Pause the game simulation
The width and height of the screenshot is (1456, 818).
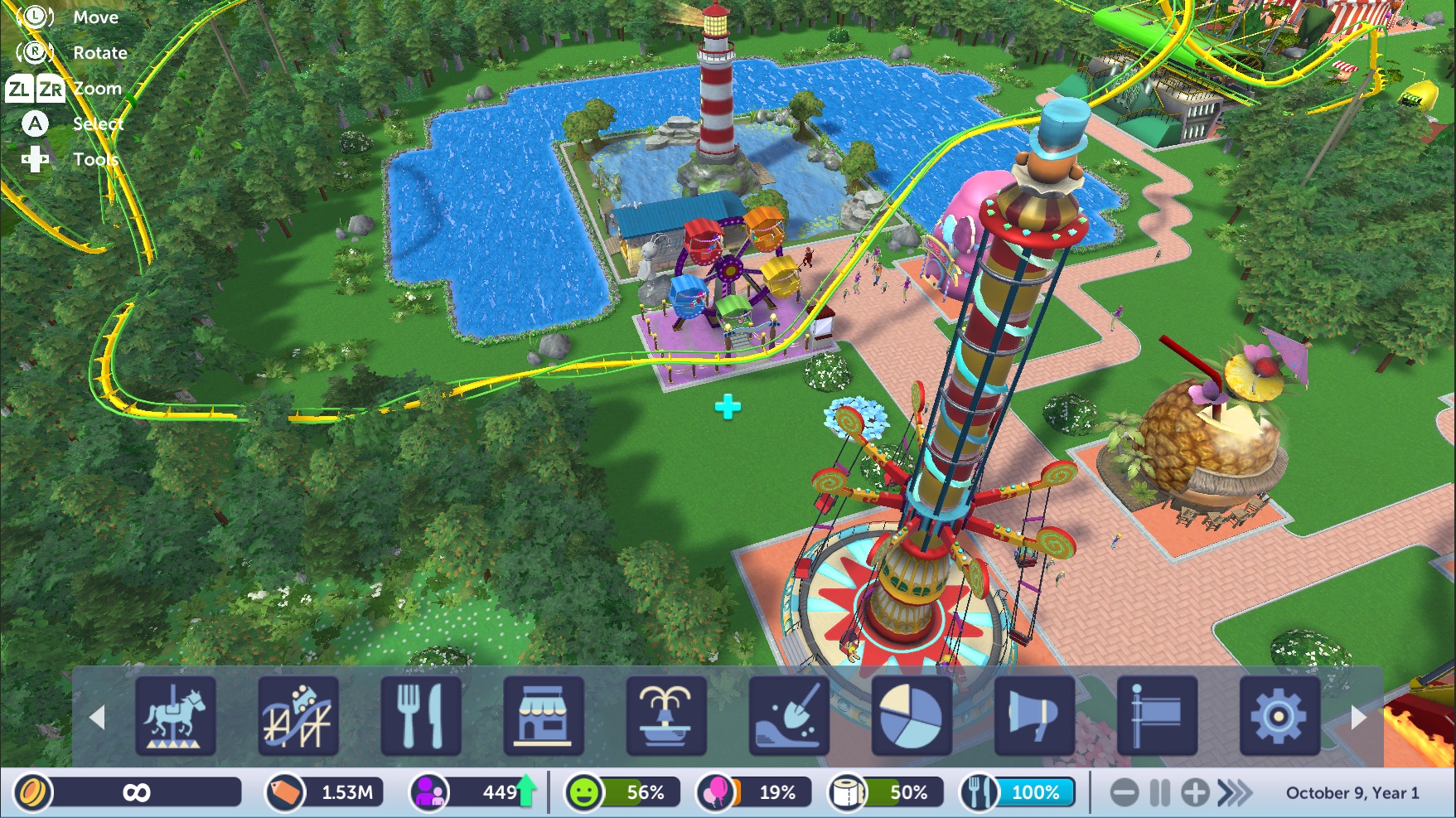(1160, 793)
